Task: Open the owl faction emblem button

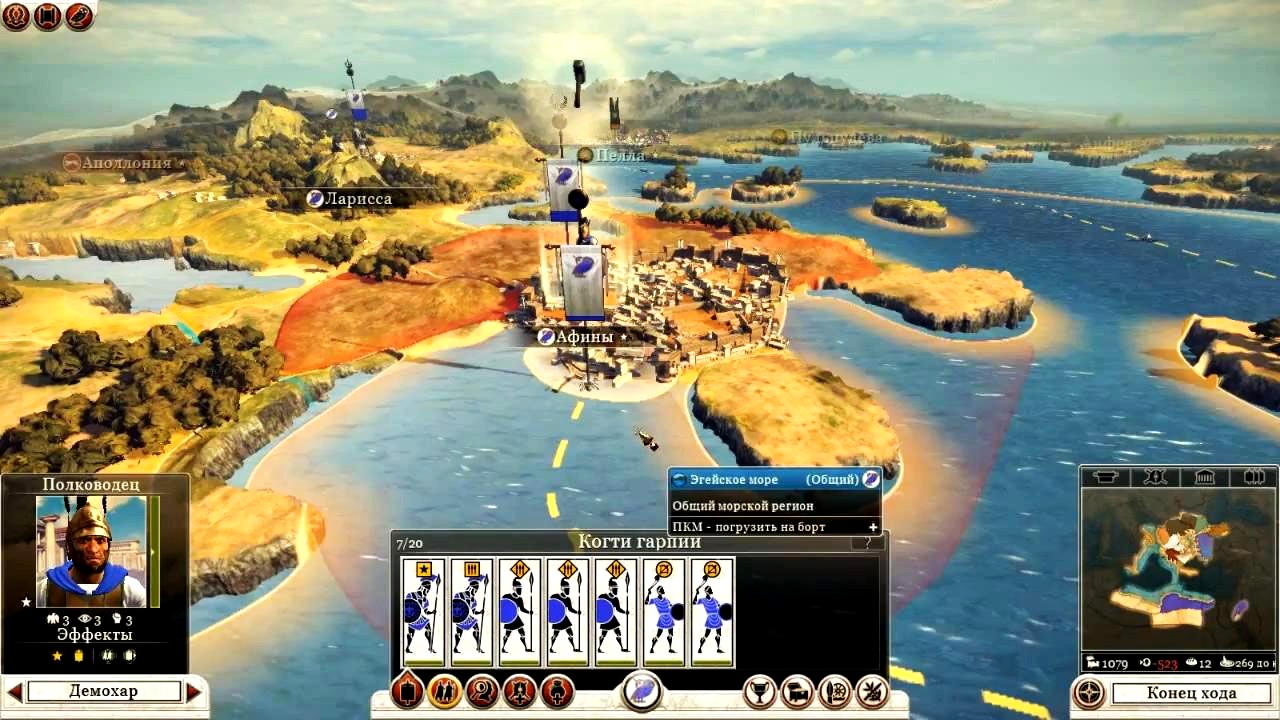Action: [x=640, y=691]
